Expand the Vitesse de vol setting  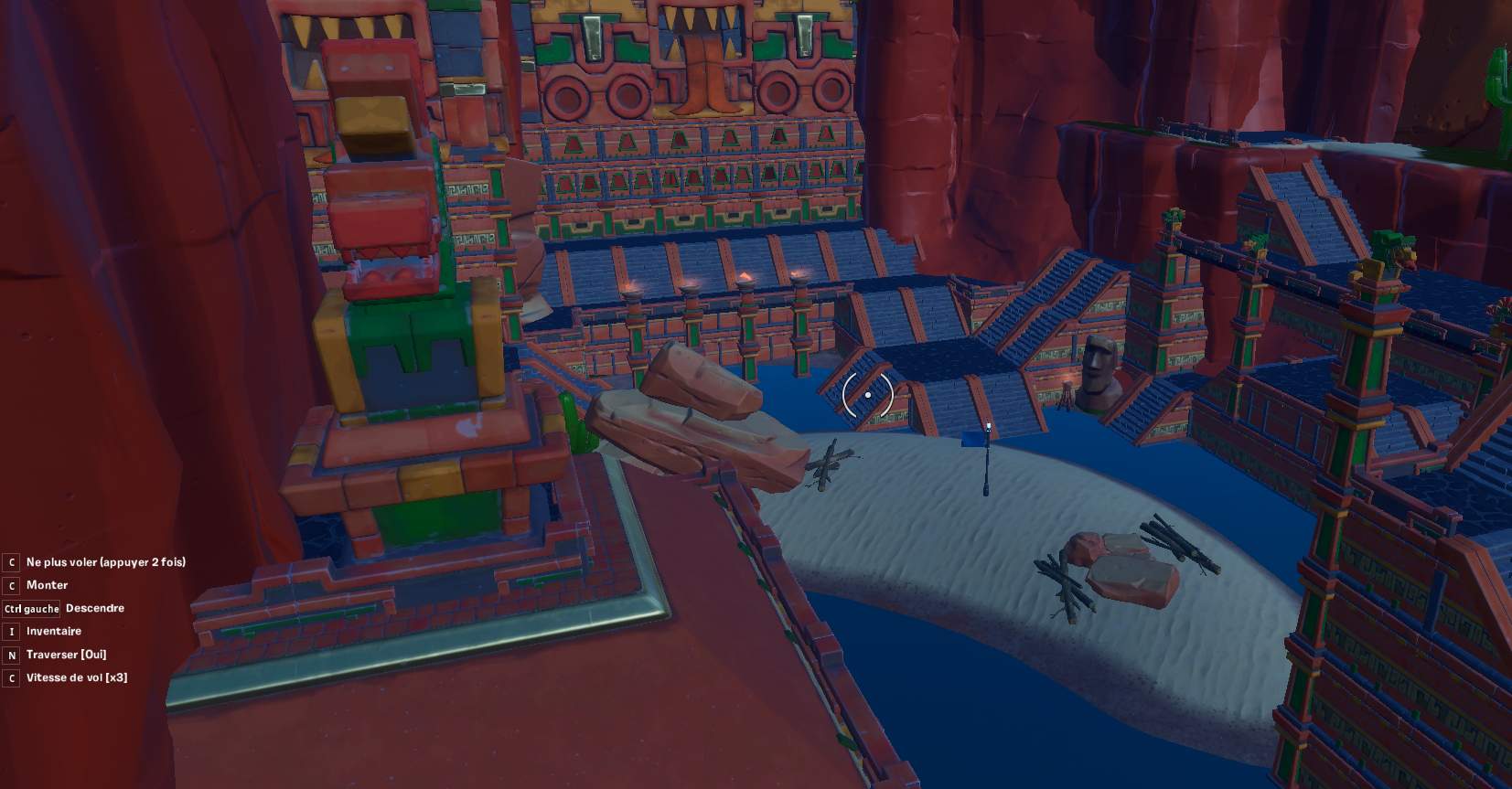point(78,678)
